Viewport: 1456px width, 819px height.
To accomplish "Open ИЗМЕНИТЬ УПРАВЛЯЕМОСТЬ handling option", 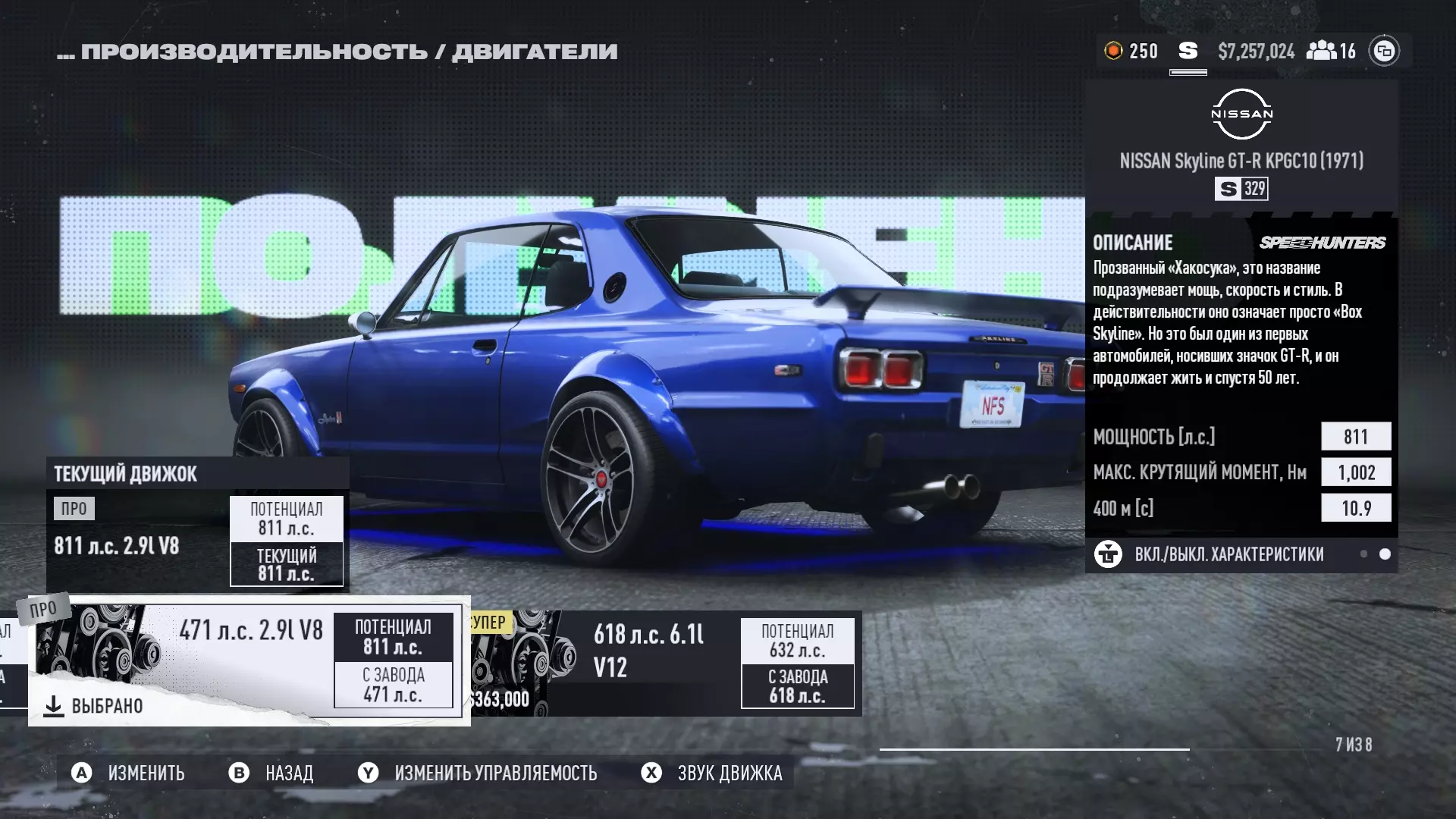I will coord(478,773).
